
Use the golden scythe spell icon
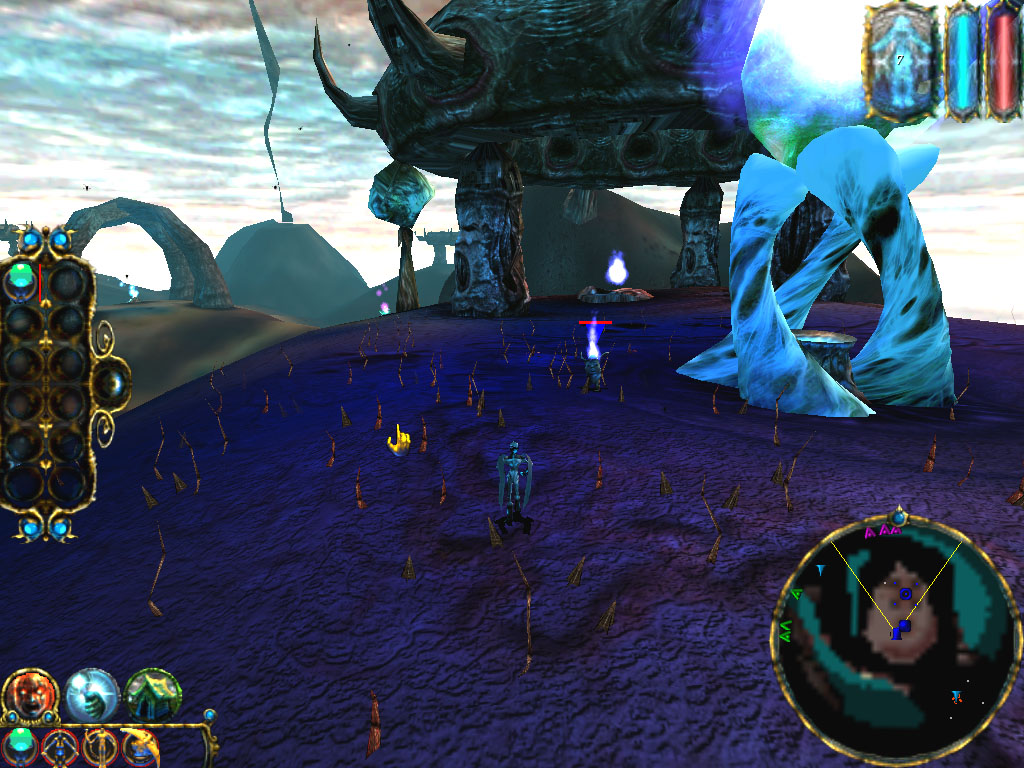(139, 747)
